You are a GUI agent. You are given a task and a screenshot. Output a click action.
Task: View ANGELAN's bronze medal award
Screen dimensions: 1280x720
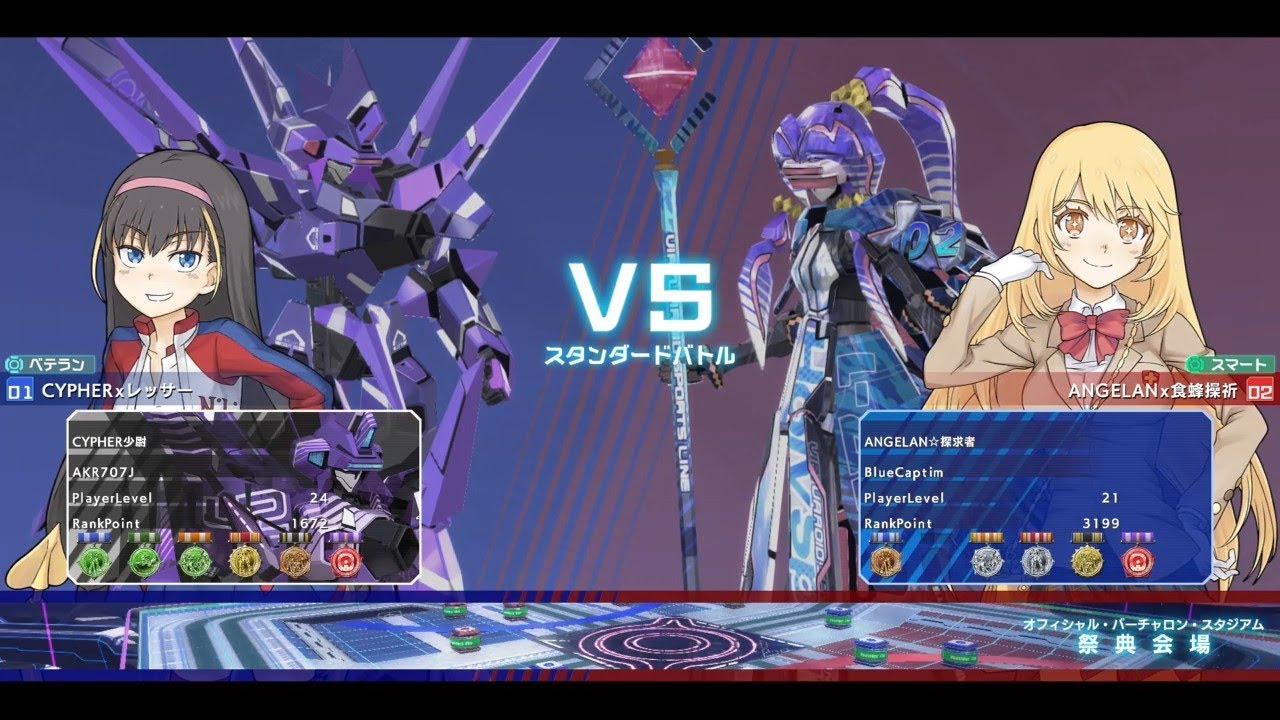click(885, 562)
